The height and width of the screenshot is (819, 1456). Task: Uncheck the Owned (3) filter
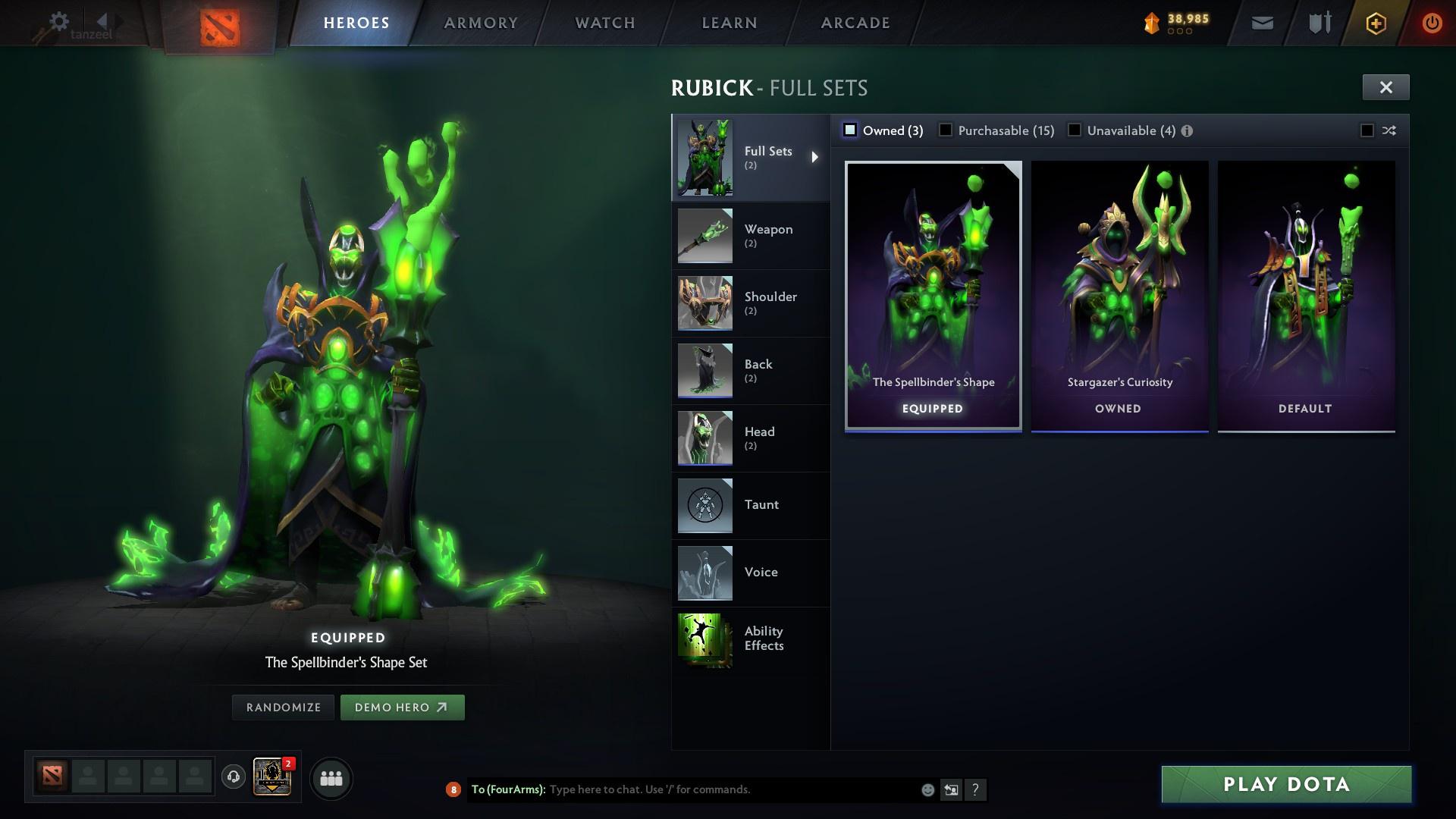pyautogui.click(x=850, y=130)
